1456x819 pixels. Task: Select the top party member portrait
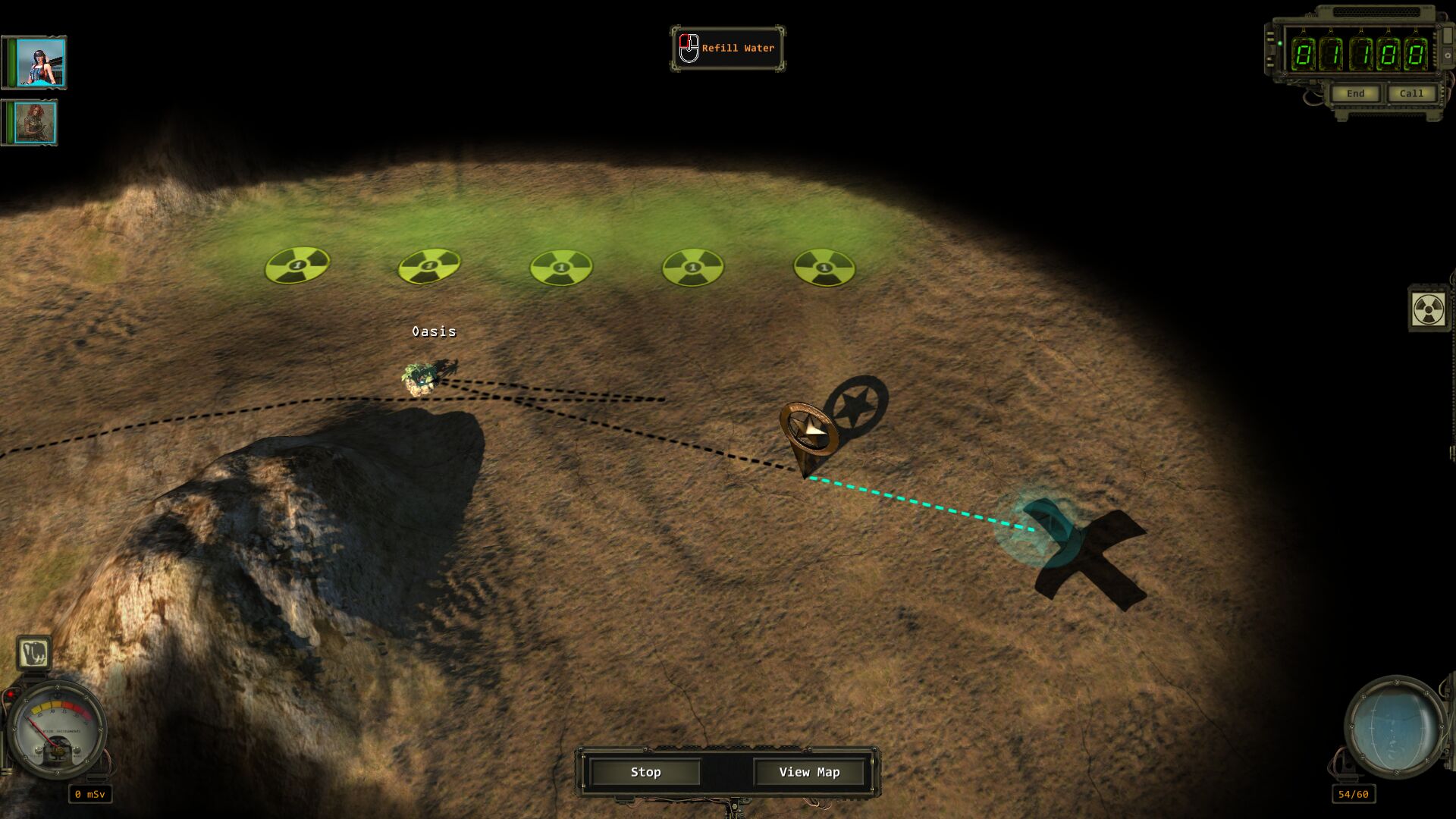pos(40,62)
